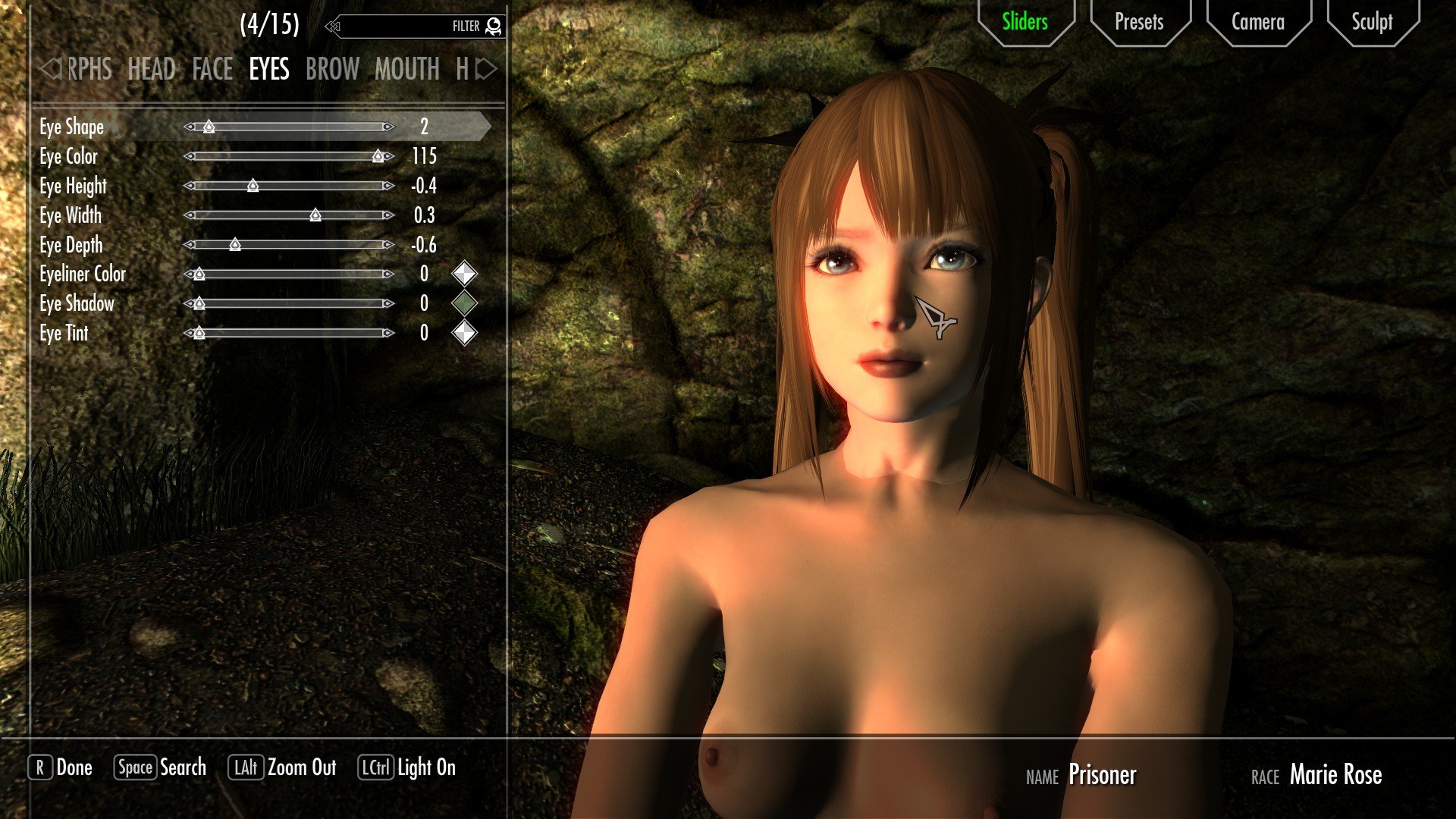
Task: Switch to the HEAD category
Action: pos(151,70)
